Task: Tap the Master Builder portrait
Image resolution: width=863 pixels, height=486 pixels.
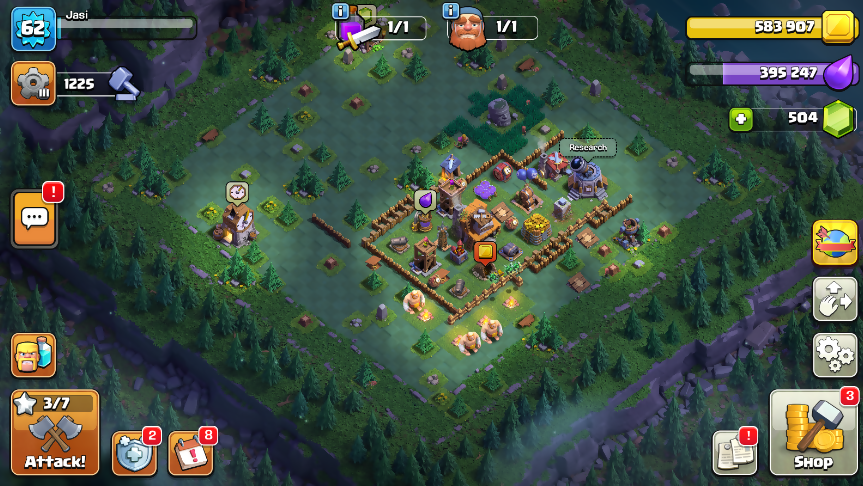Action: [467, 31]
